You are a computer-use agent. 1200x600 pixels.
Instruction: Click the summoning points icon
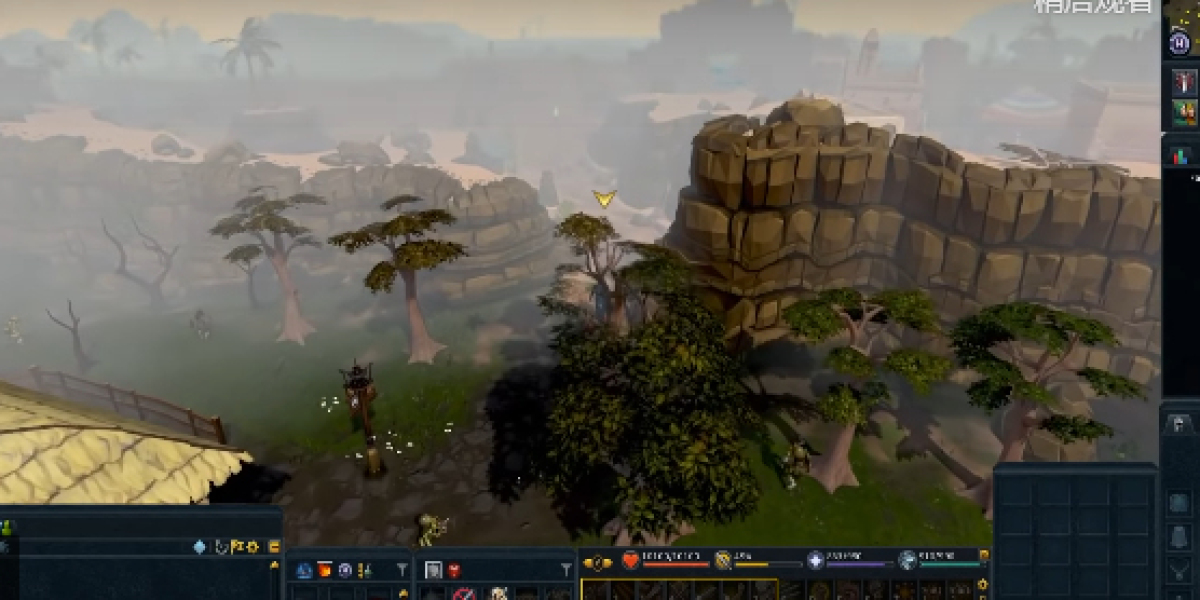point(907,560)
